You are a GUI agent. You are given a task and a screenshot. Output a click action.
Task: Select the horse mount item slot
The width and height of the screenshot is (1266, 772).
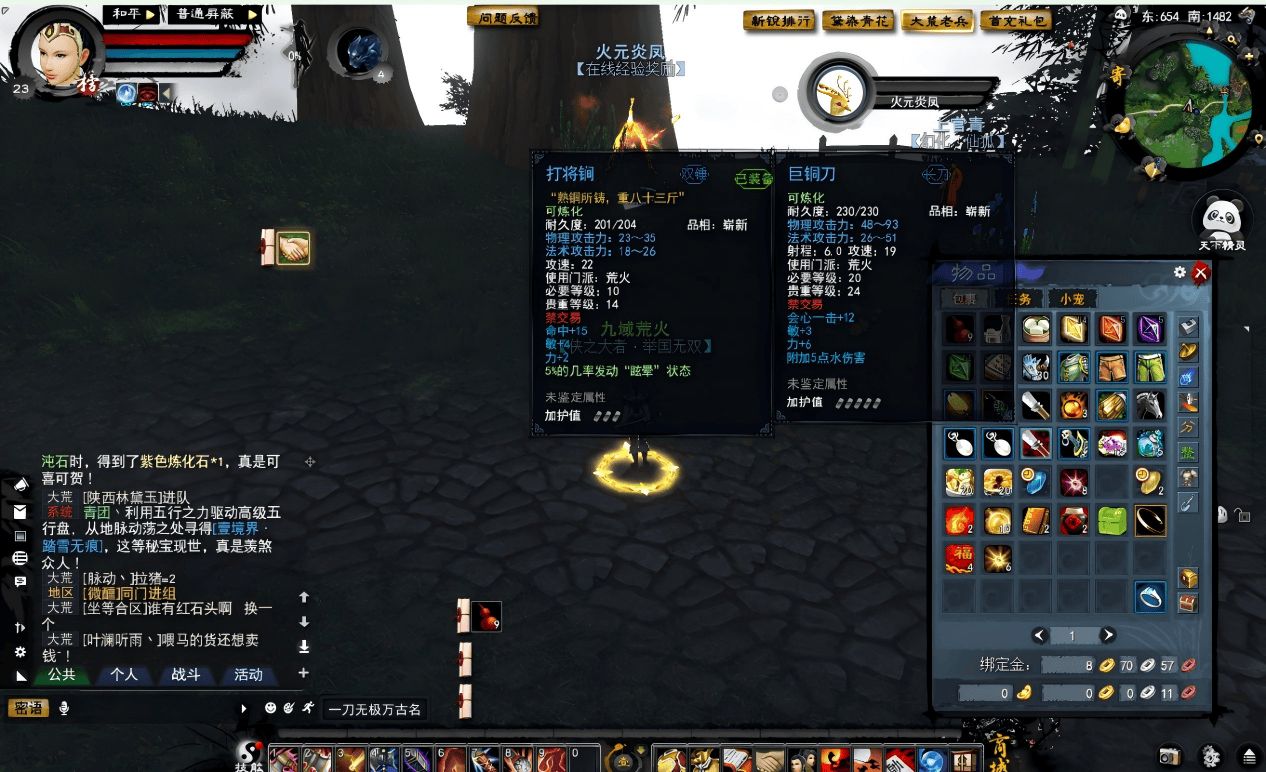(1150, 405)
